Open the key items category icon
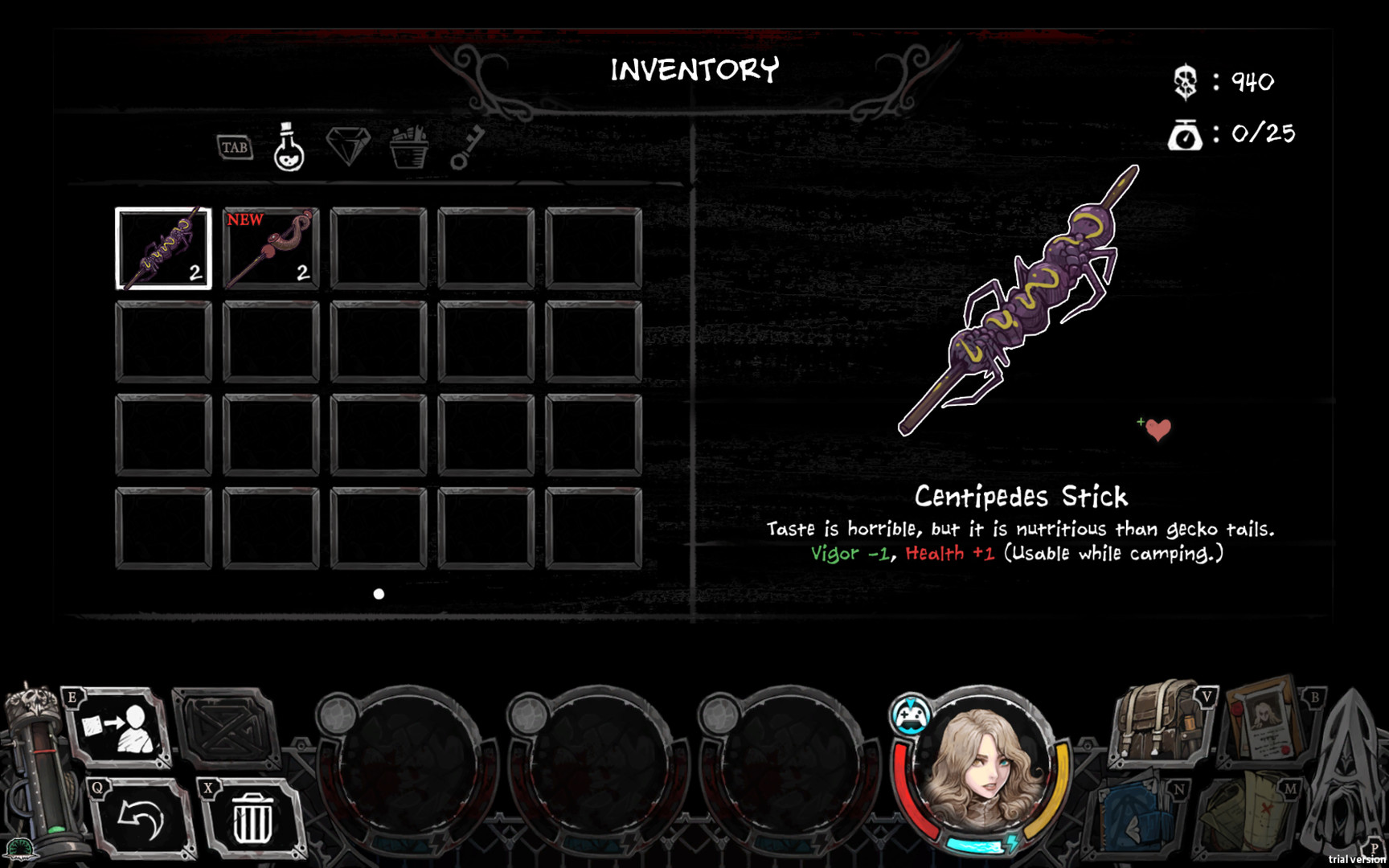The width and height of the screenshot is (1389, 868). click(466, 148)
